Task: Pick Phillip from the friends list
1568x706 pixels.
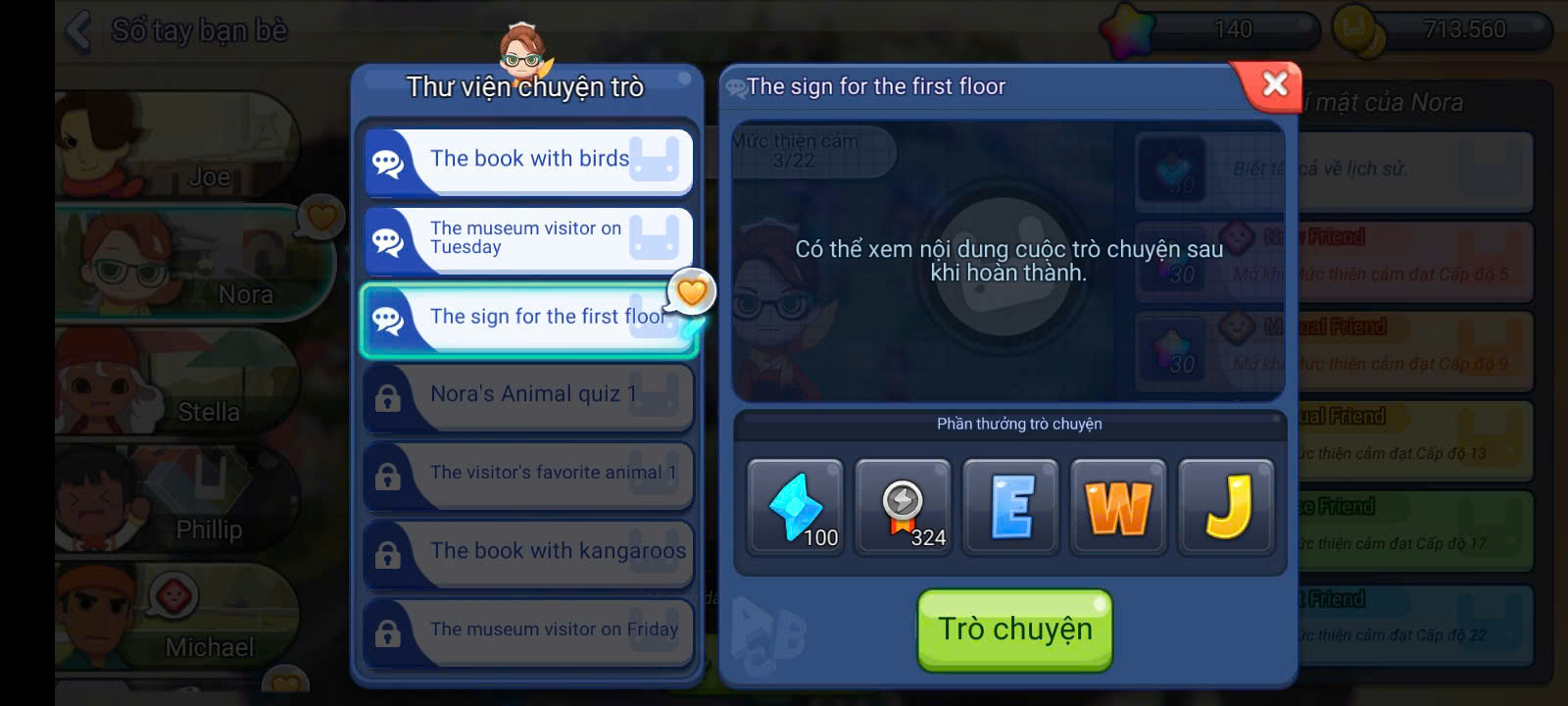Action: click(176, 500)
